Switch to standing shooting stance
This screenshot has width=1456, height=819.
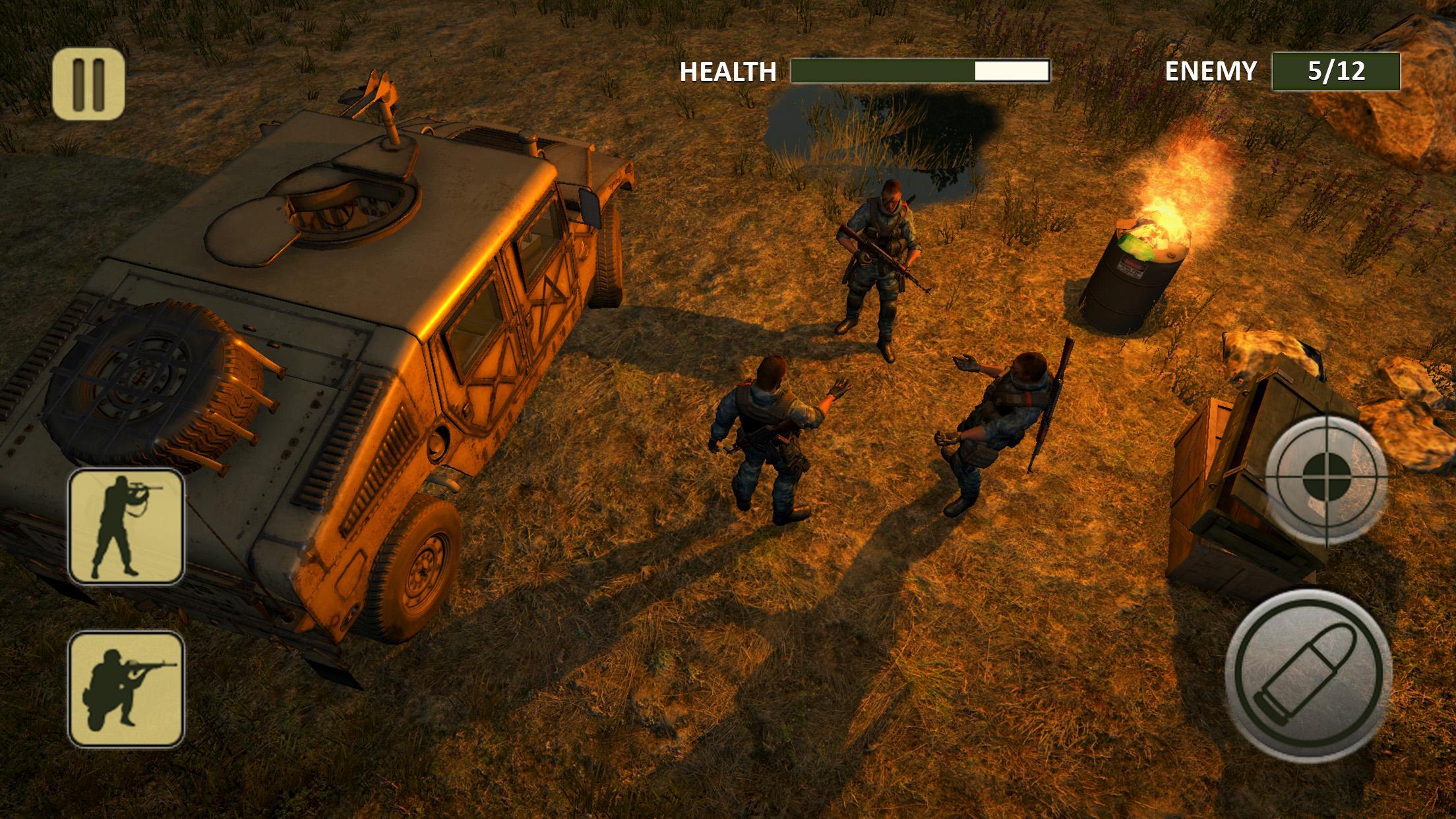[126, 526]
